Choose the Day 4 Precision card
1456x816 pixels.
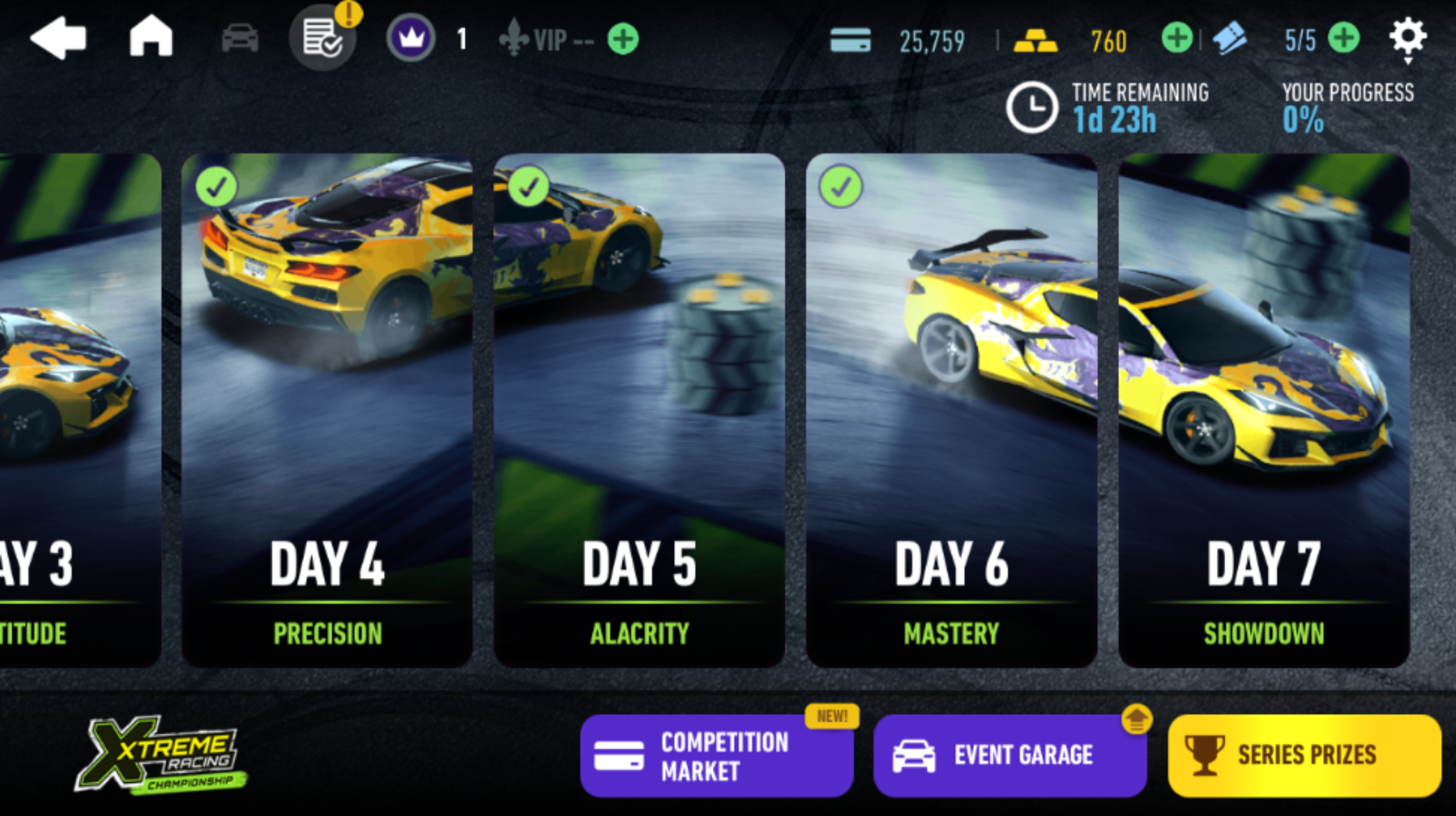tap(327, 410)
